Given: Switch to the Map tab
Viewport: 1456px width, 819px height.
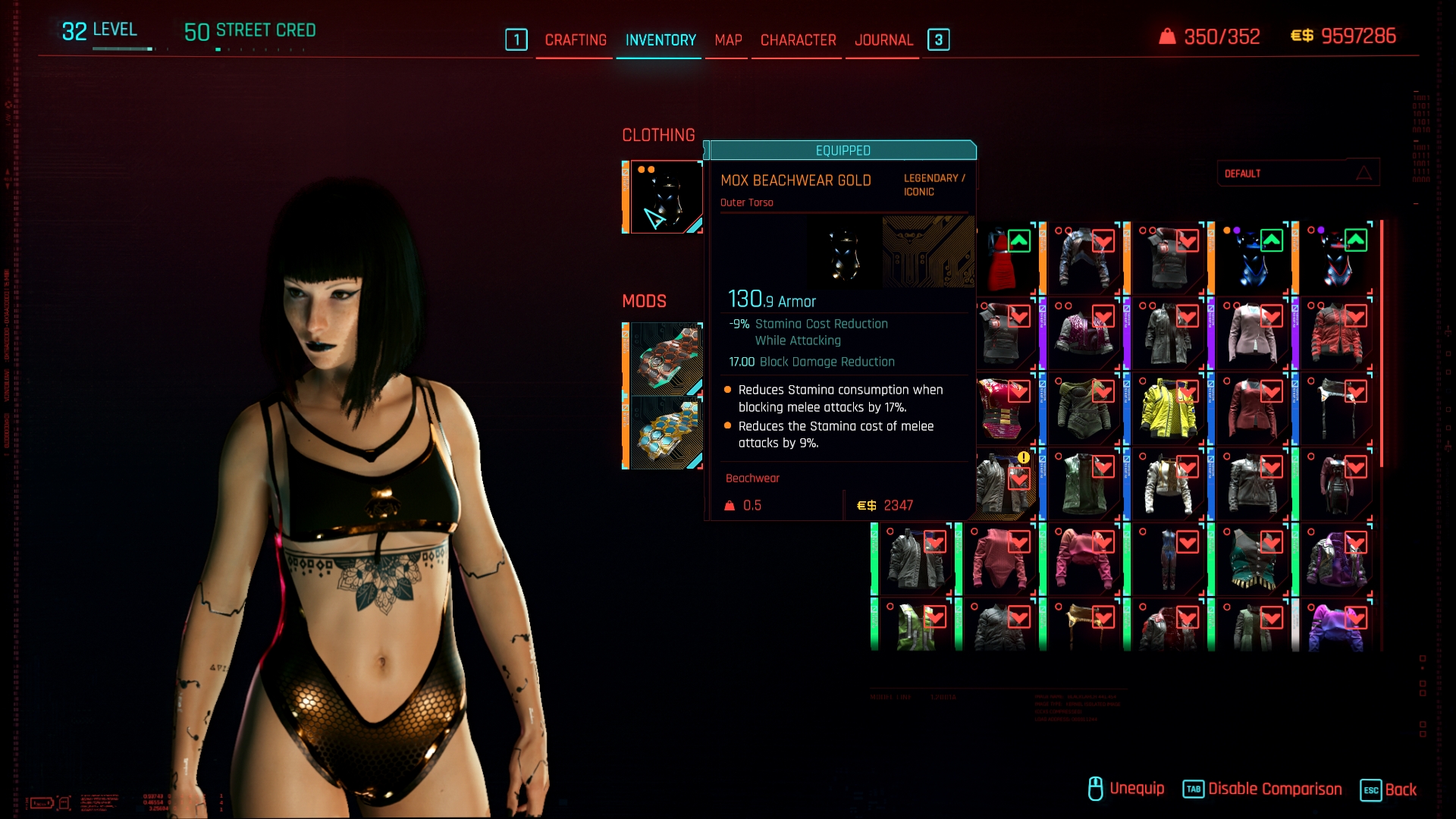Looking at the screenshot, I should [728, 40].
